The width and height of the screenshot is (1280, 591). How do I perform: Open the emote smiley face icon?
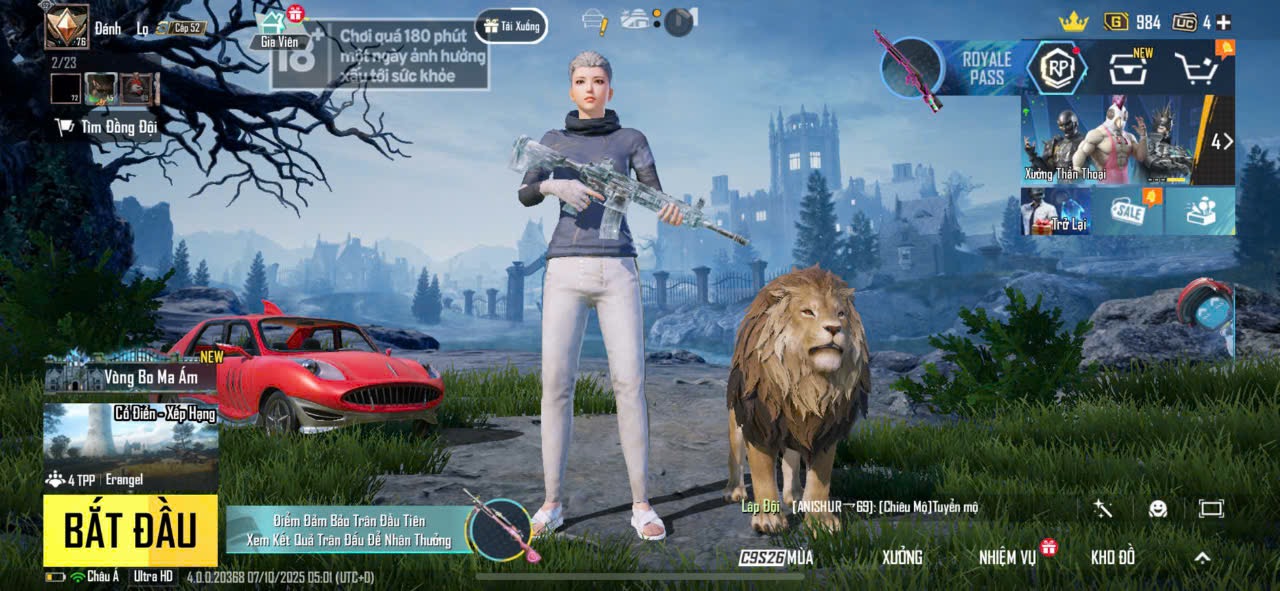pyautogui.click(x=1157, y=508)
